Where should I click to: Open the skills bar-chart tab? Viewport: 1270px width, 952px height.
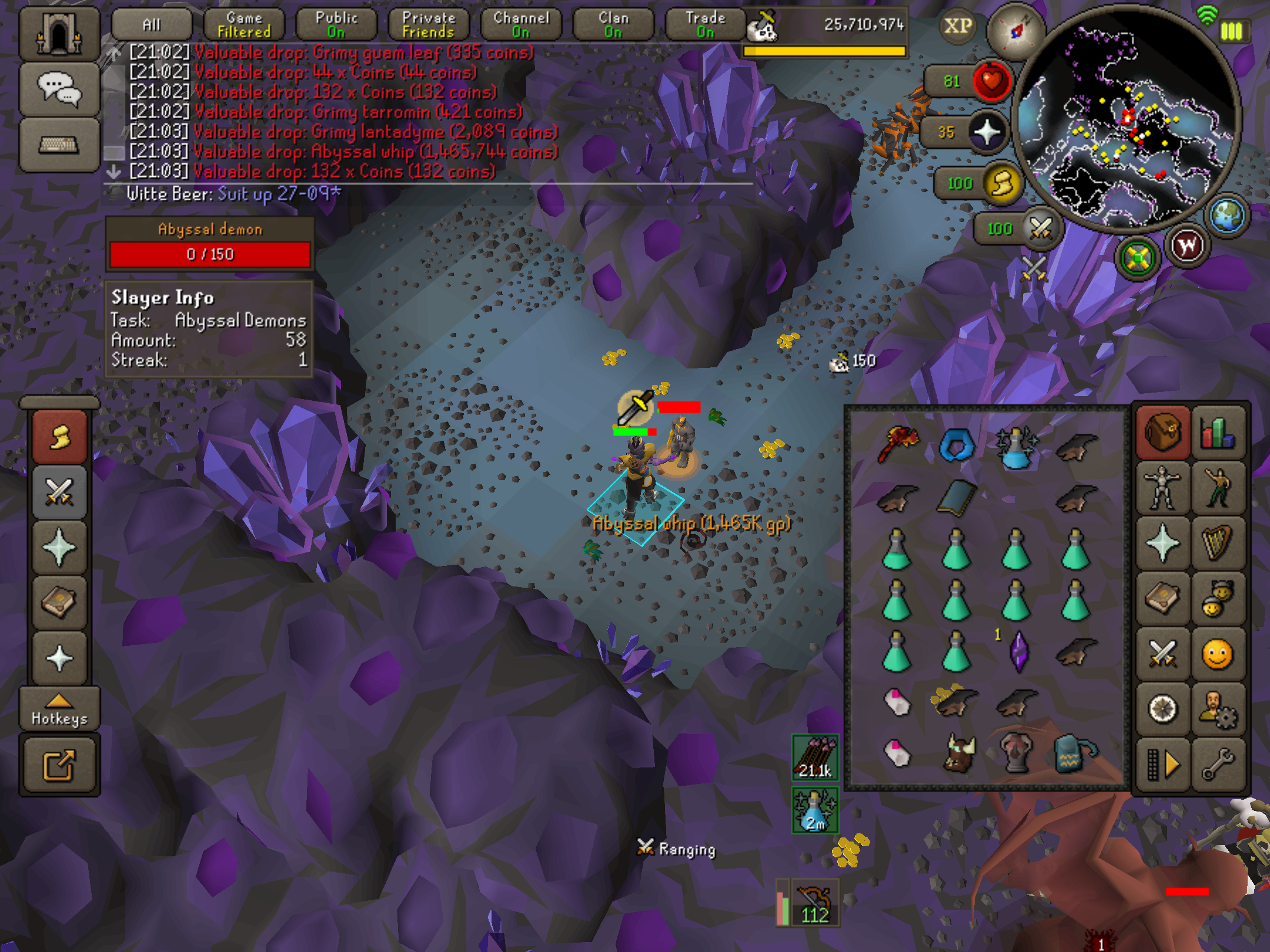pyautogui.click(x=1218, y=433)
